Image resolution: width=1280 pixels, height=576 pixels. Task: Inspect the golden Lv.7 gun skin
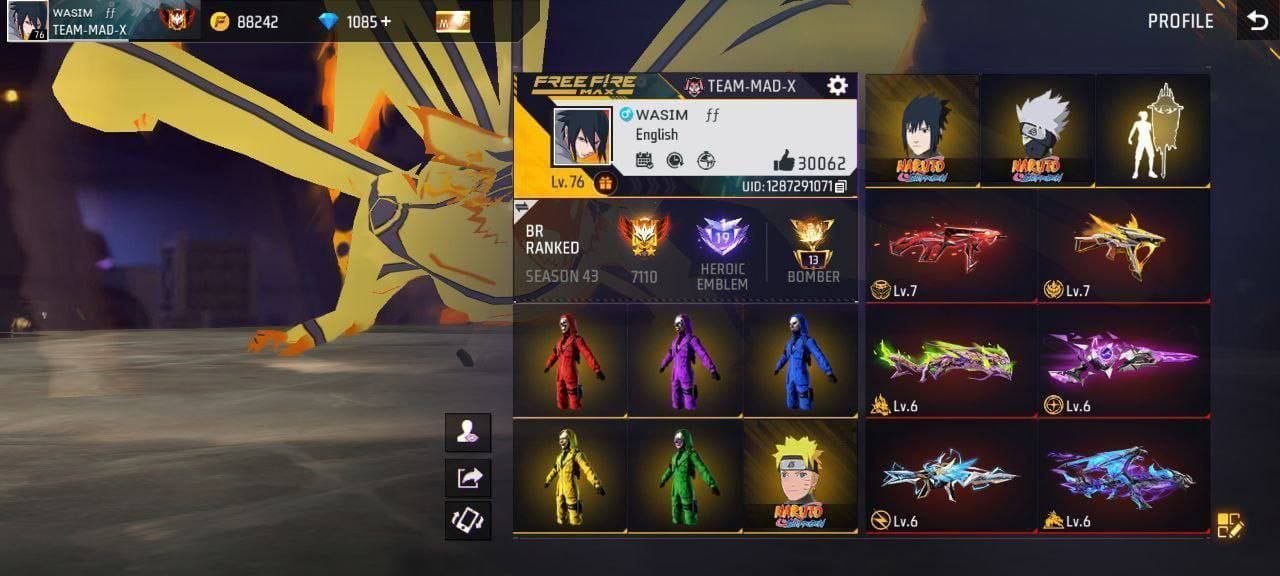tap(1124, 245)
